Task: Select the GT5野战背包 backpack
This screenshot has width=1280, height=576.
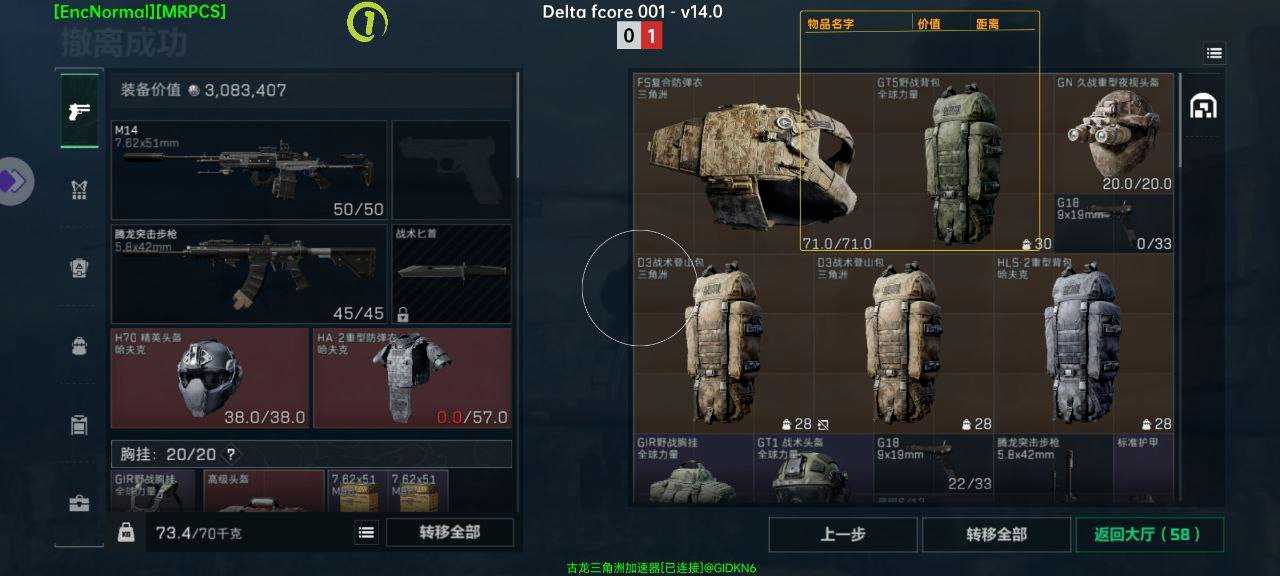Action: tap(962, 163)
